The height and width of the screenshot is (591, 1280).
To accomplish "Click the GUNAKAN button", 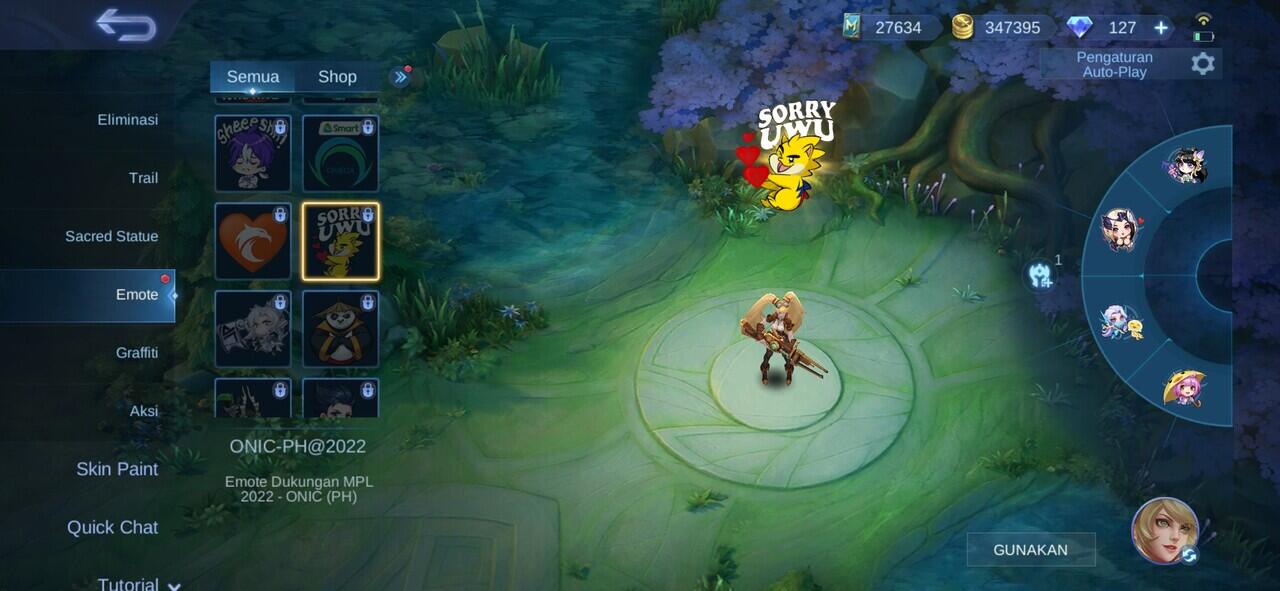I will [x=1030, y=550].
